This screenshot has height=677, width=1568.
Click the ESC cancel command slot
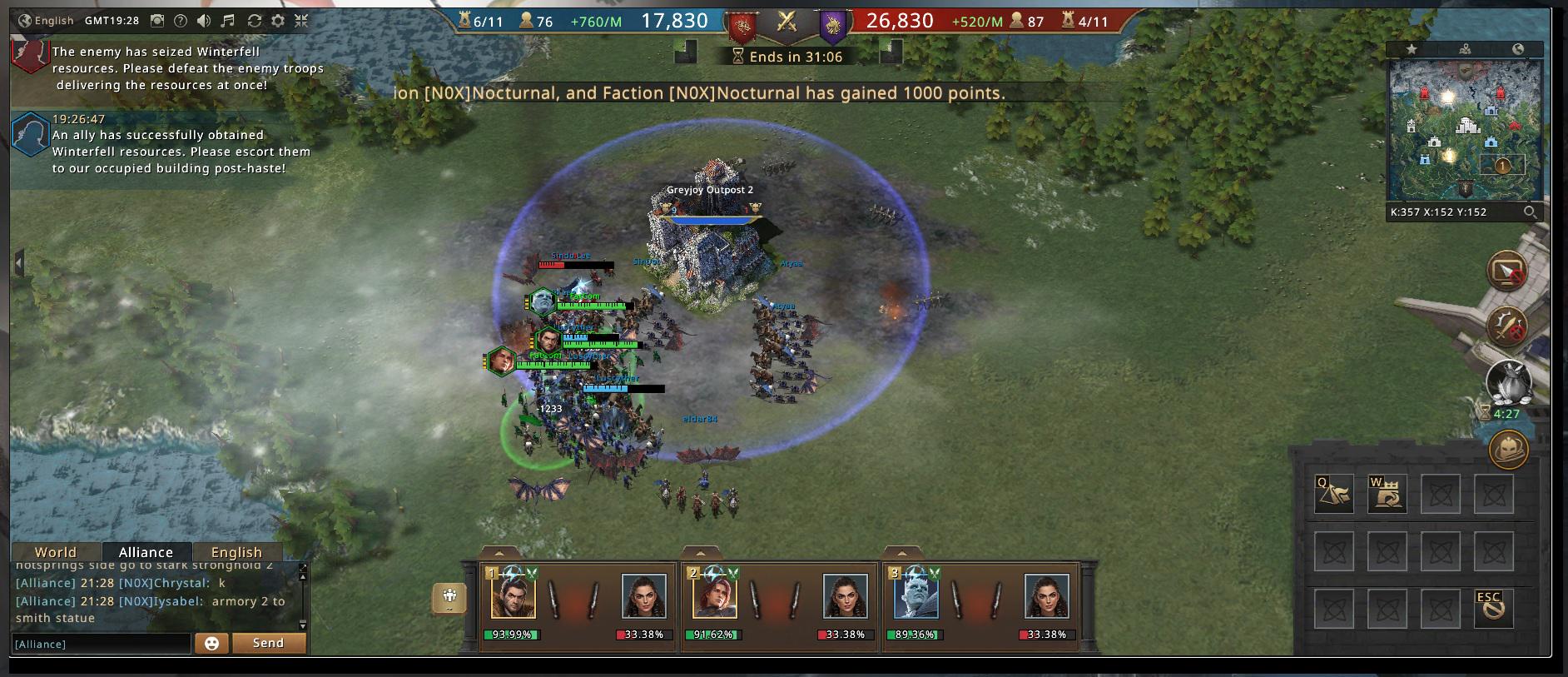pos(1493,608)
